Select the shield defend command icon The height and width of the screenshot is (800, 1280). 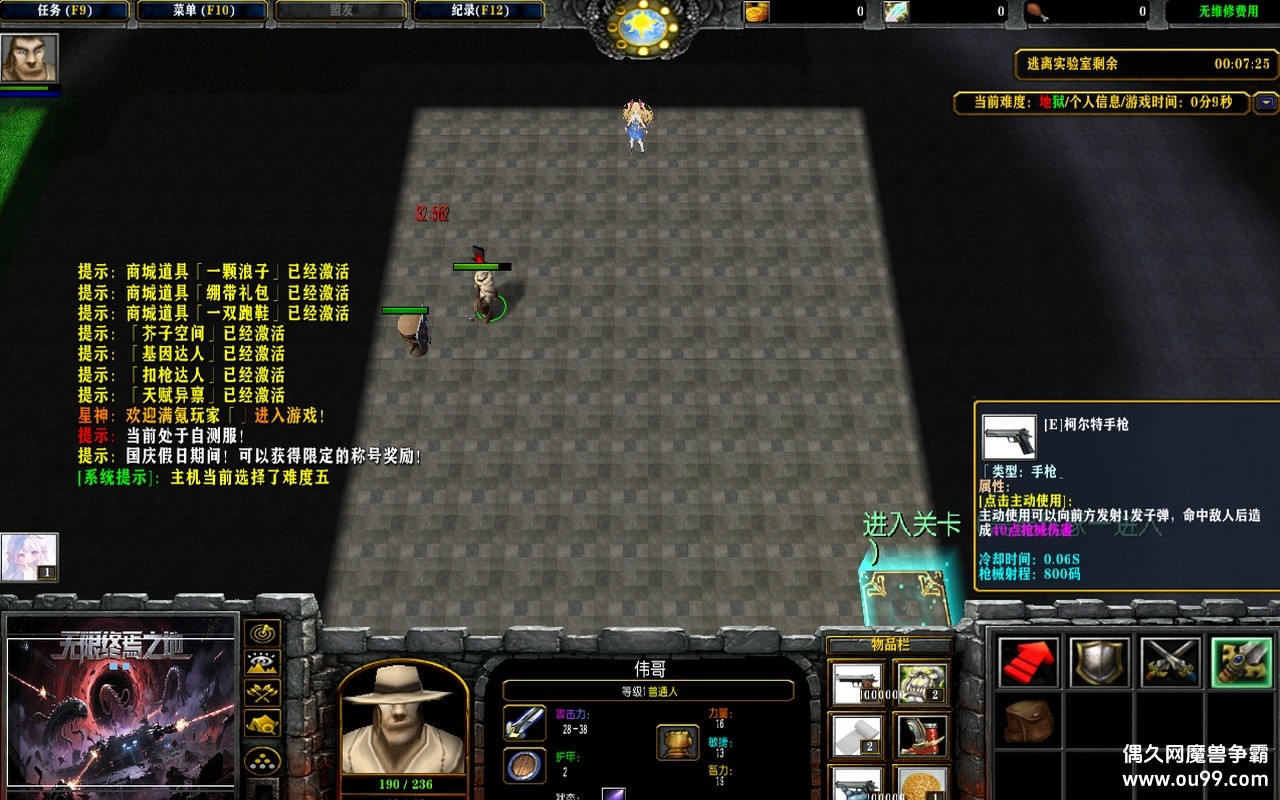tap(1100, 660)
